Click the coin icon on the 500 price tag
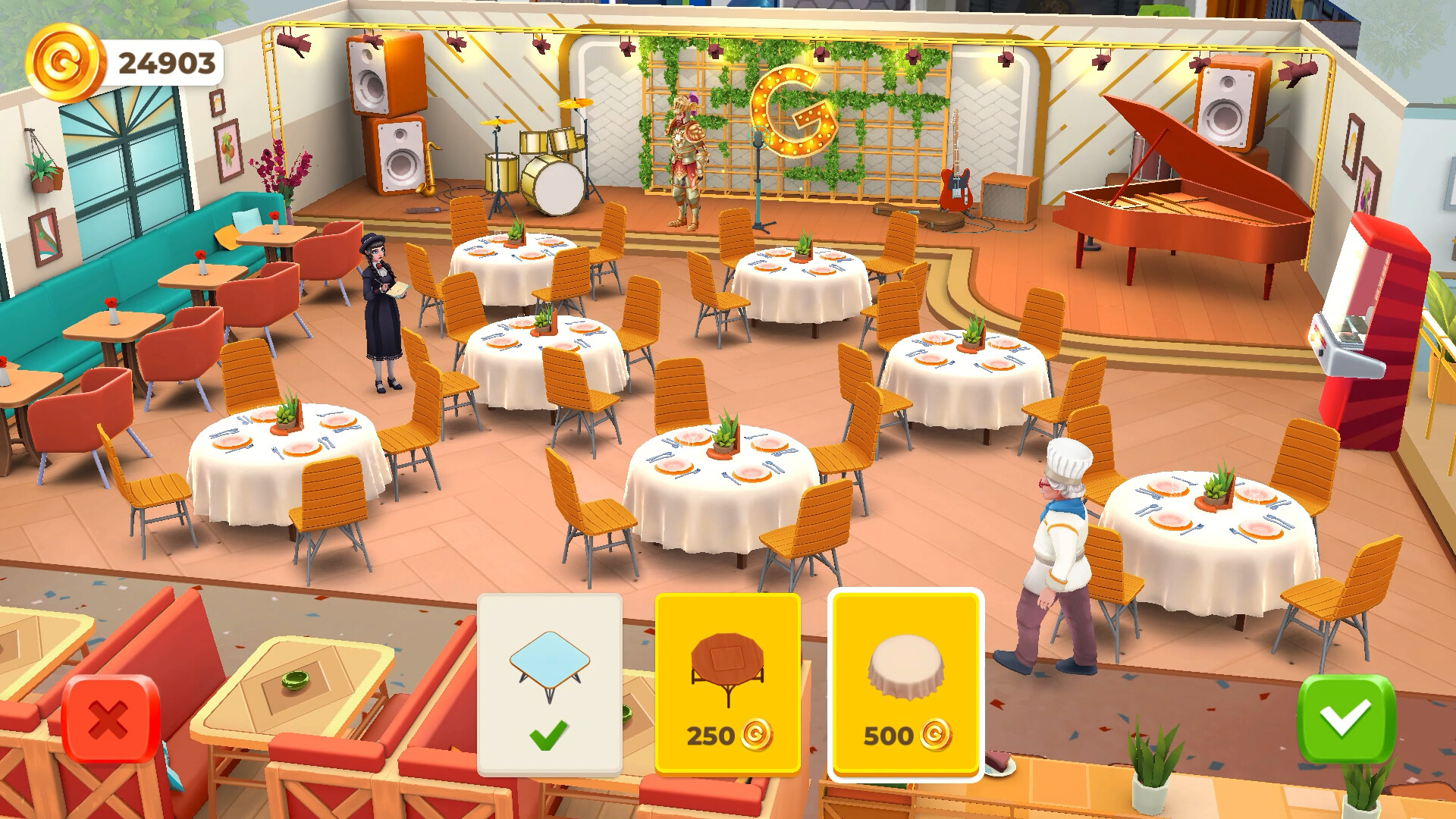 (935, 736)
